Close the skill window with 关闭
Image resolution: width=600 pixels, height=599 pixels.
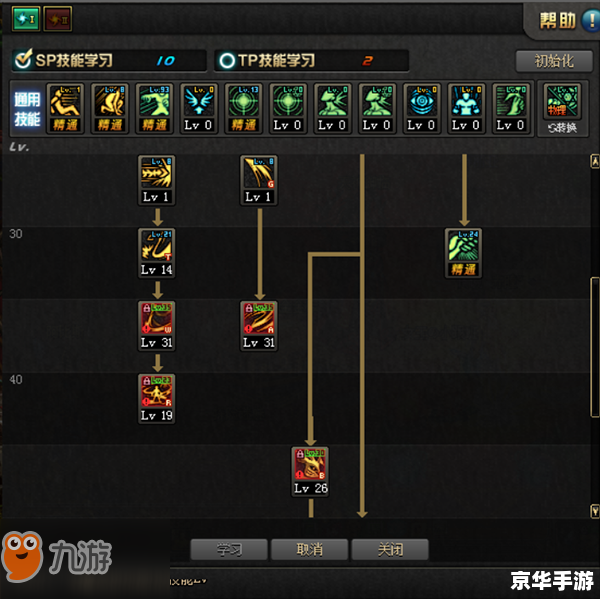click(x=389, y=549)
